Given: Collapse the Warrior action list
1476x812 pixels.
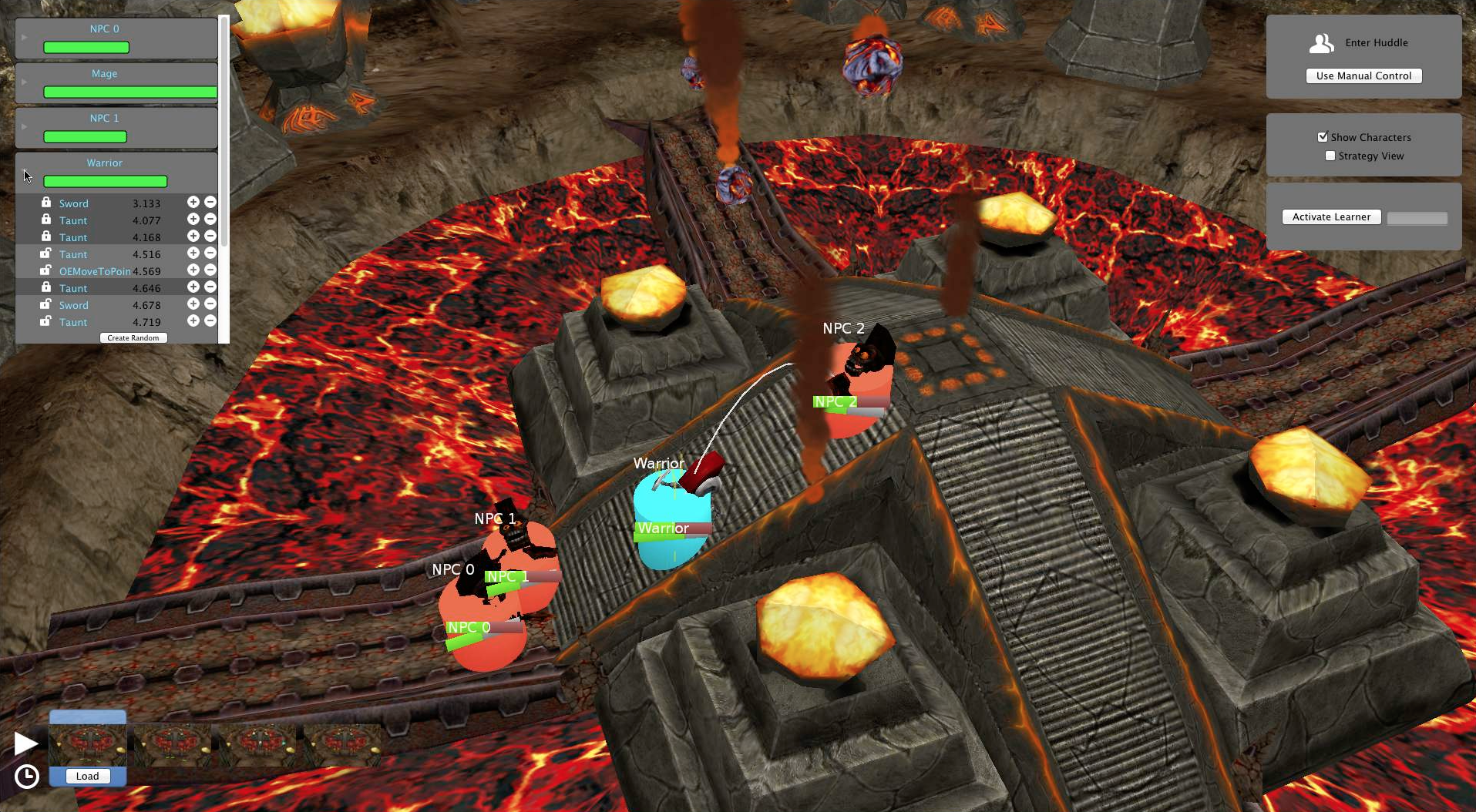Looking at the screenshot, I should pos(24,172).
